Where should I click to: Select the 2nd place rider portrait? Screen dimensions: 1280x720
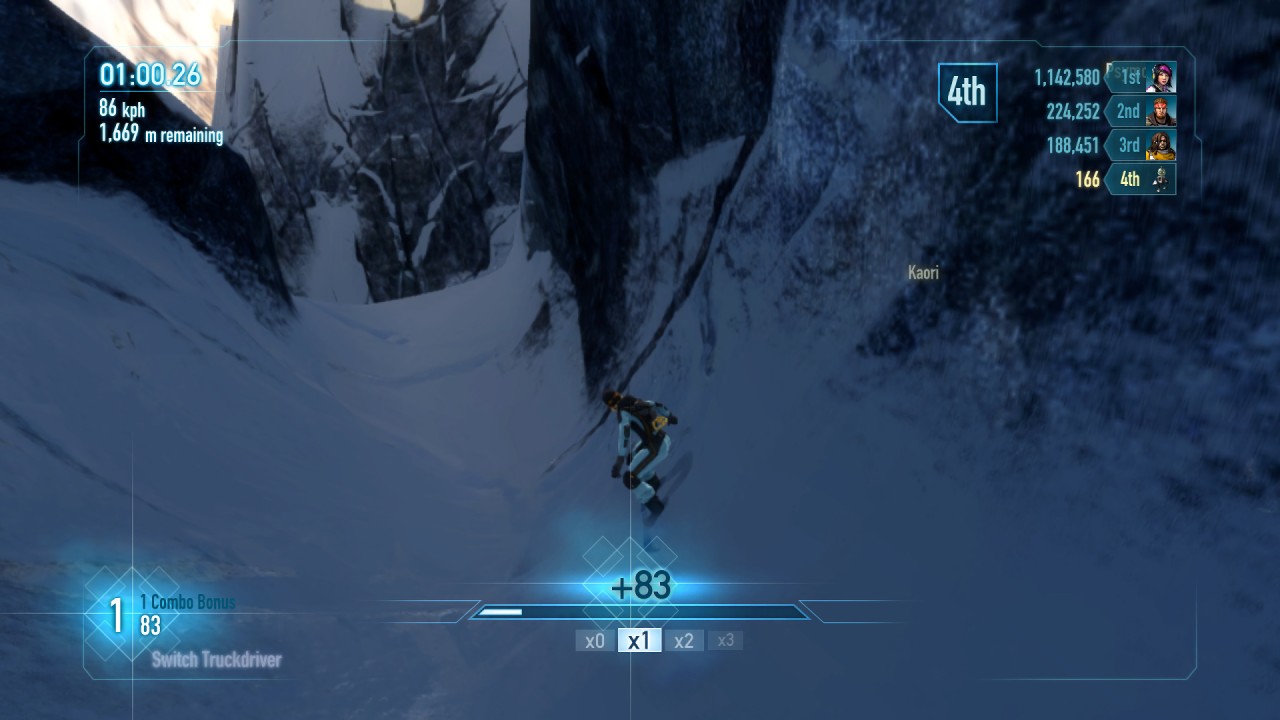tap(1161, 111)
